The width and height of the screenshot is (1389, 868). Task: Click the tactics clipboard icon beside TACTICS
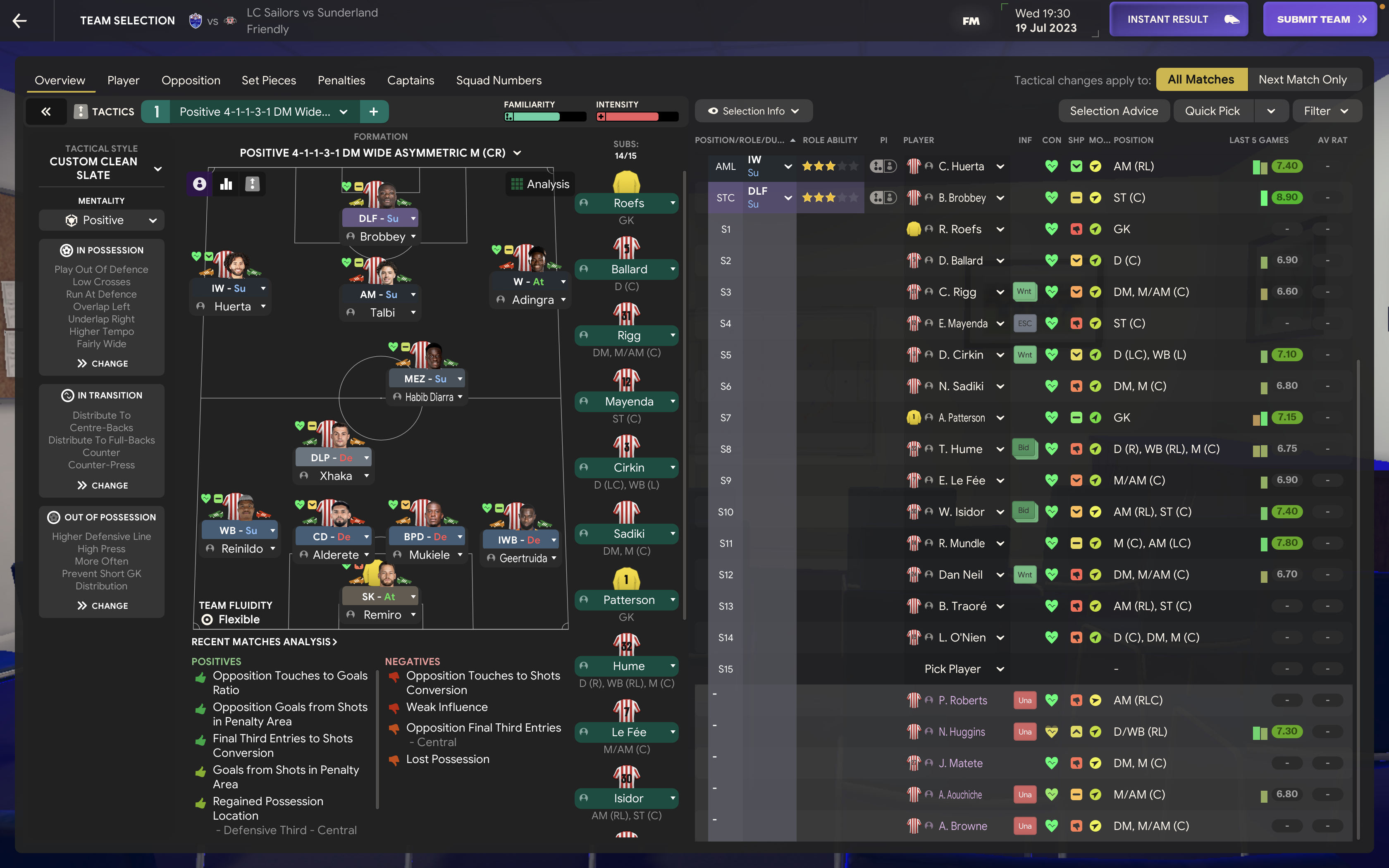81,111
